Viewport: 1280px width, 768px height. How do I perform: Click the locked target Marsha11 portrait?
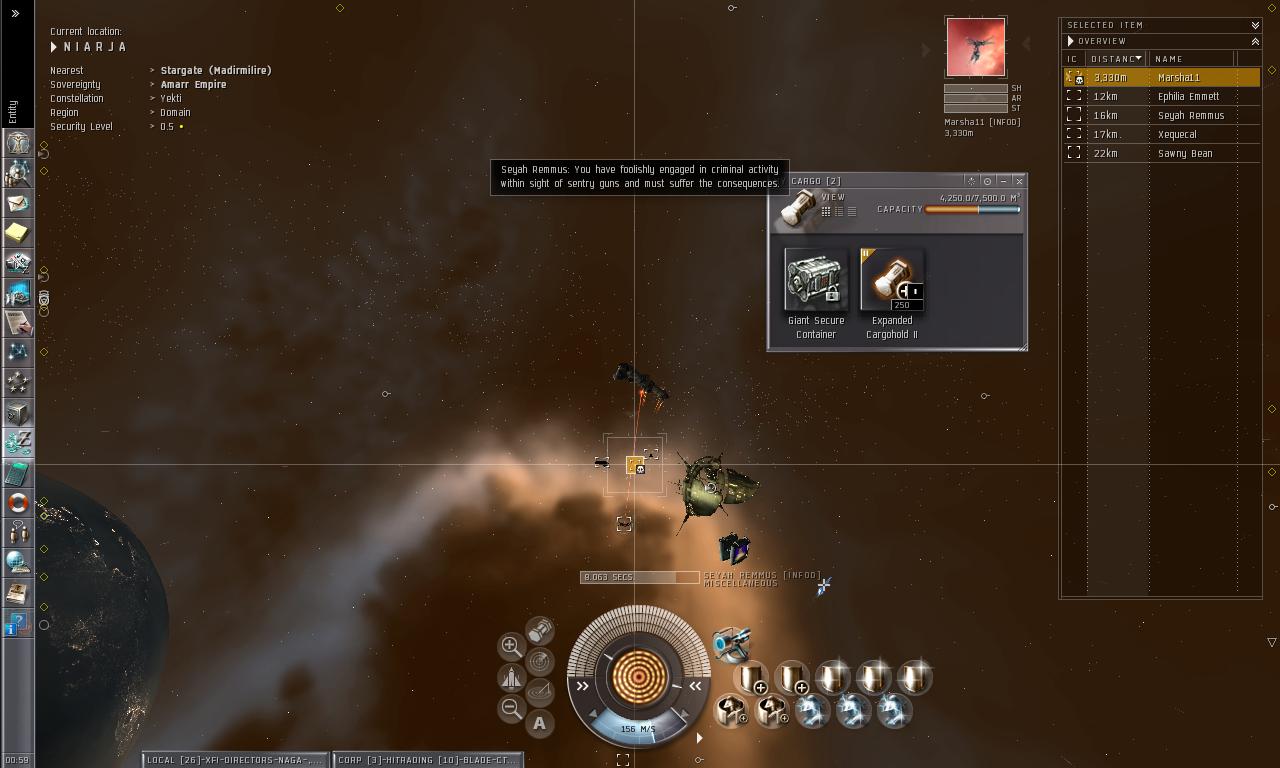(975, 46)
